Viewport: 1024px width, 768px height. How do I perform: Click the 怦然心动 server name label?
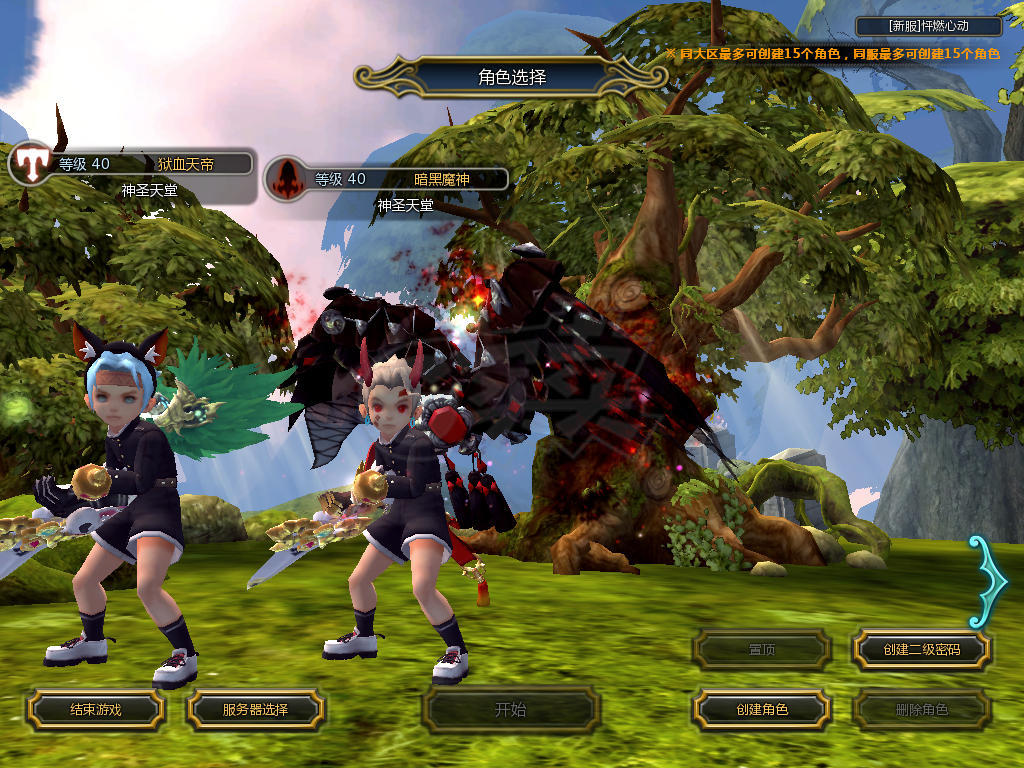[x=929, y=27]
